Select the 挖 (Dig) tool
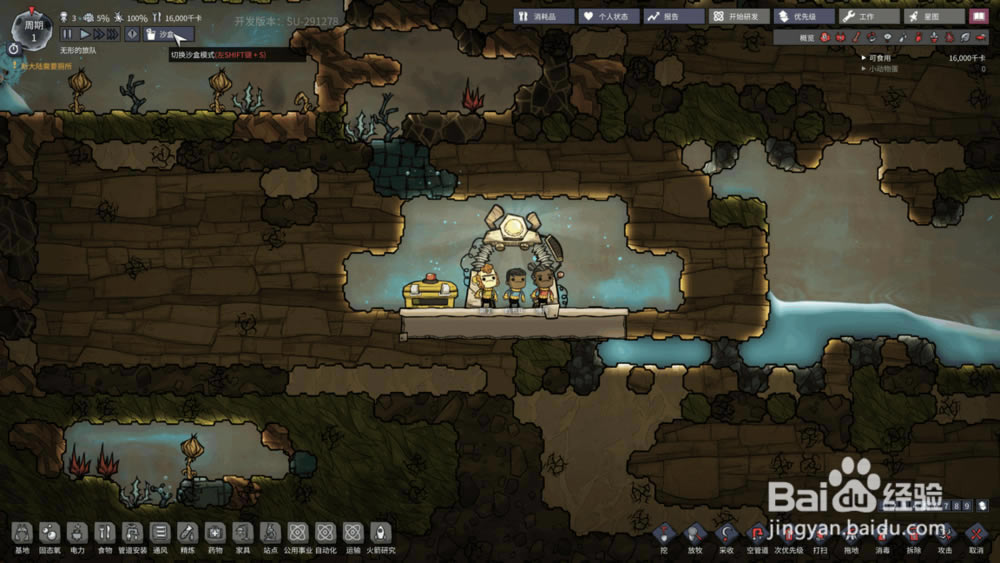Image resolution: width=1000 pixels, height=563 pixels. (664, 536)
